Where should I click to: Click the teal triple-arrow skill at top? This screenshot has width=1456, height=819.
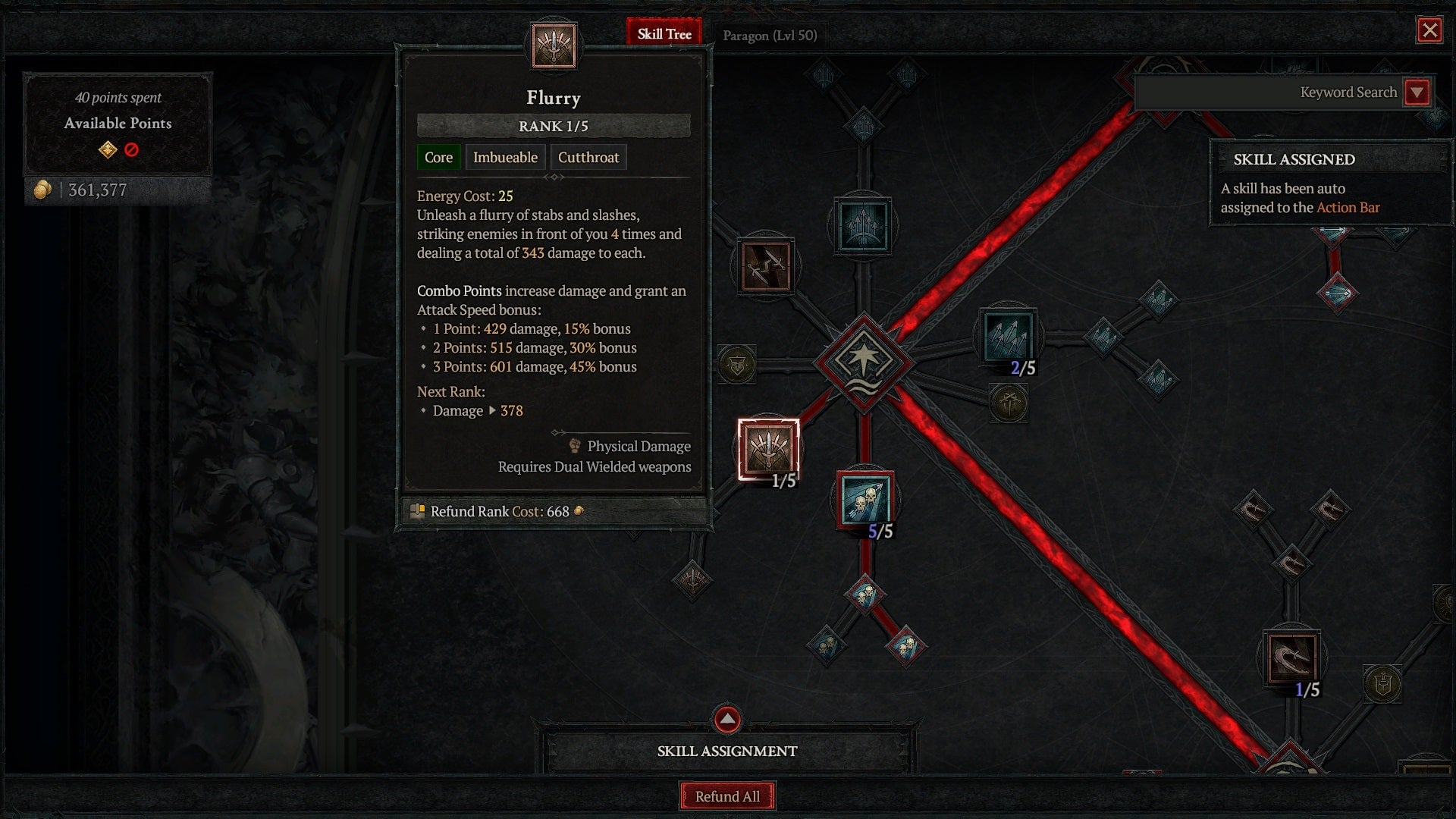pyautogui.click(x=863, y=224)
